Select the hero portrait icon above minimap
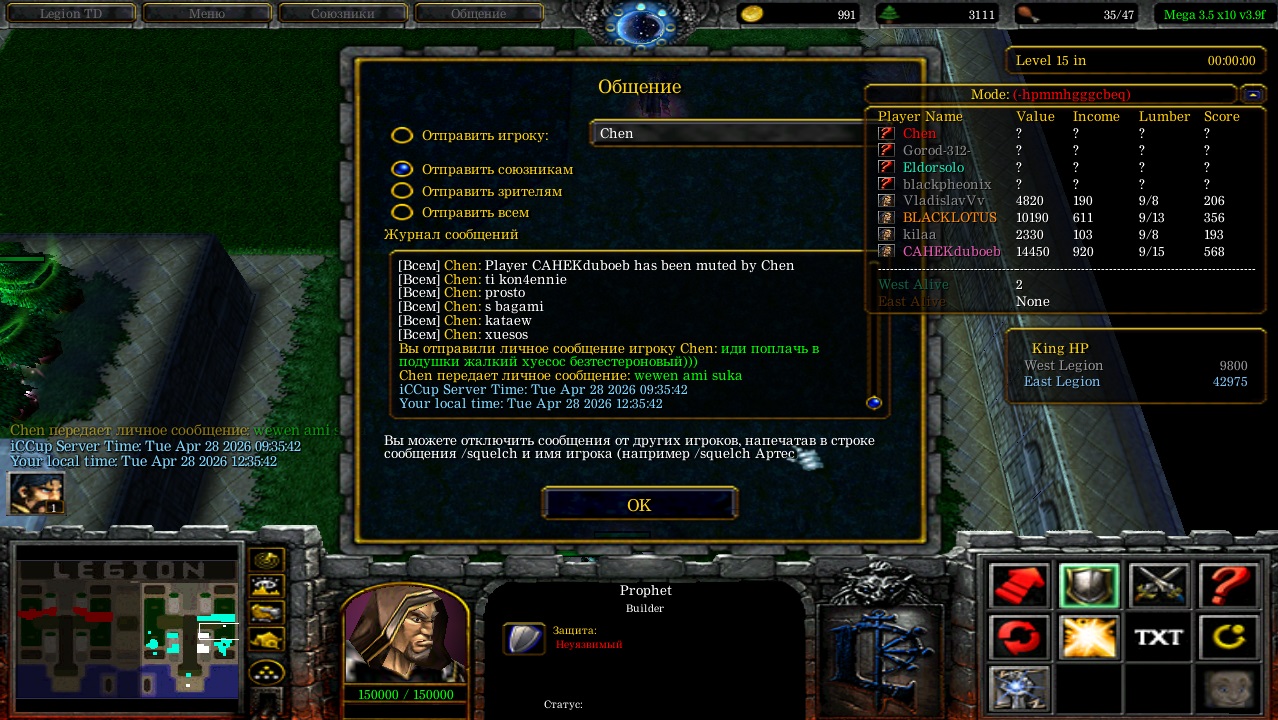Viewport: 1278px width, 720px height. tap(36, 493)
